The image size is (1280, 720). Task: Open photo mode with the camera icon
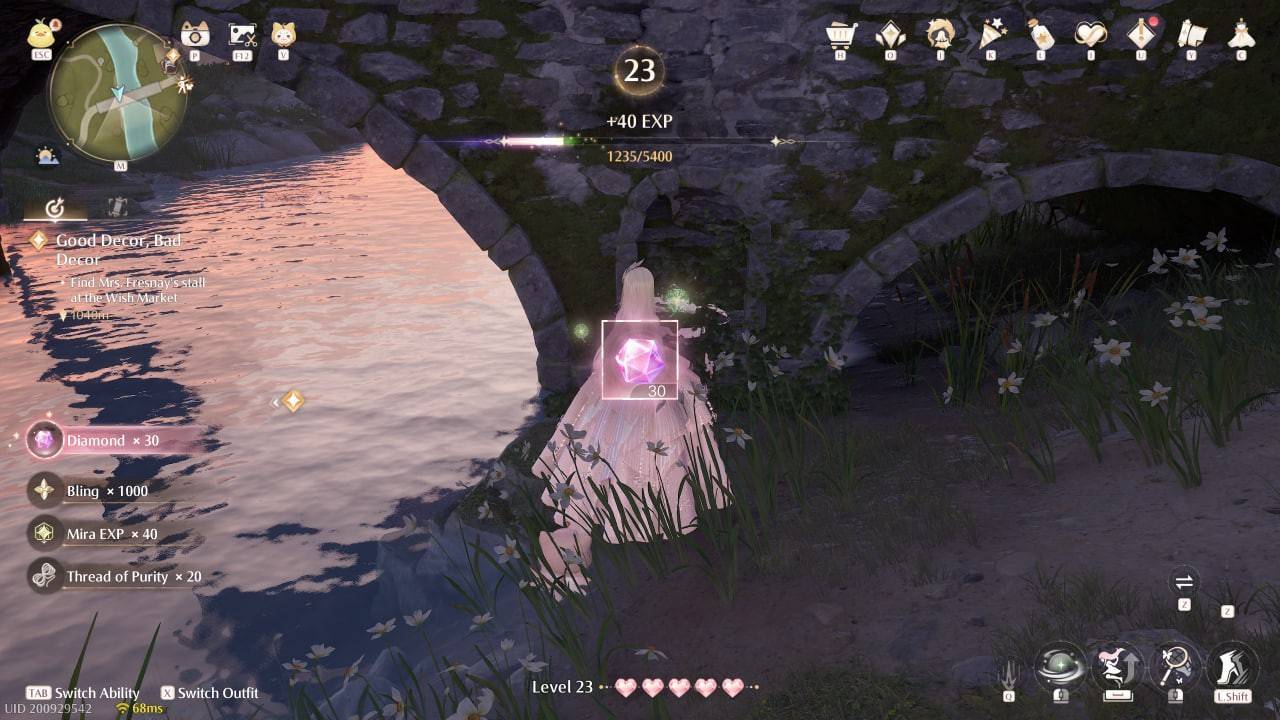(x=194, y=35)
